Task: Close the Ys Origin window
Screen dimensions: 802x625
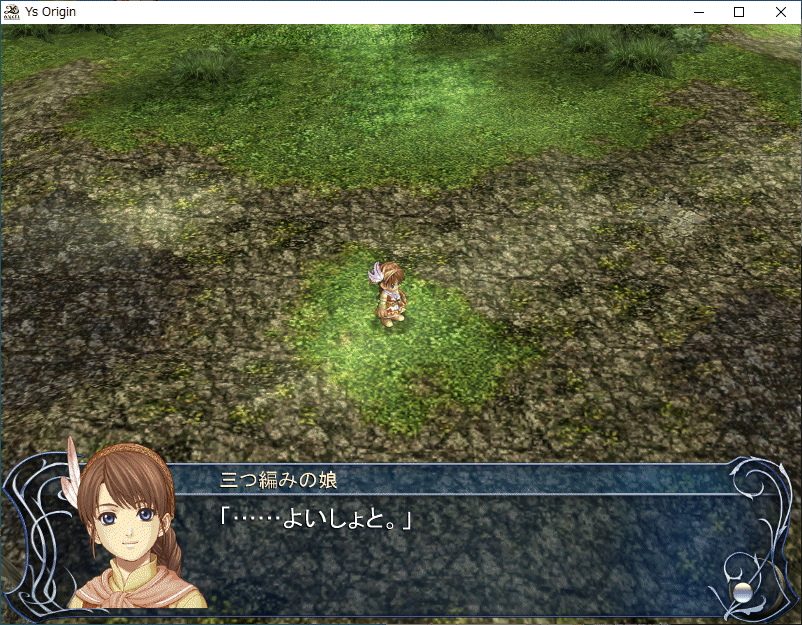Action: [781, 12]
